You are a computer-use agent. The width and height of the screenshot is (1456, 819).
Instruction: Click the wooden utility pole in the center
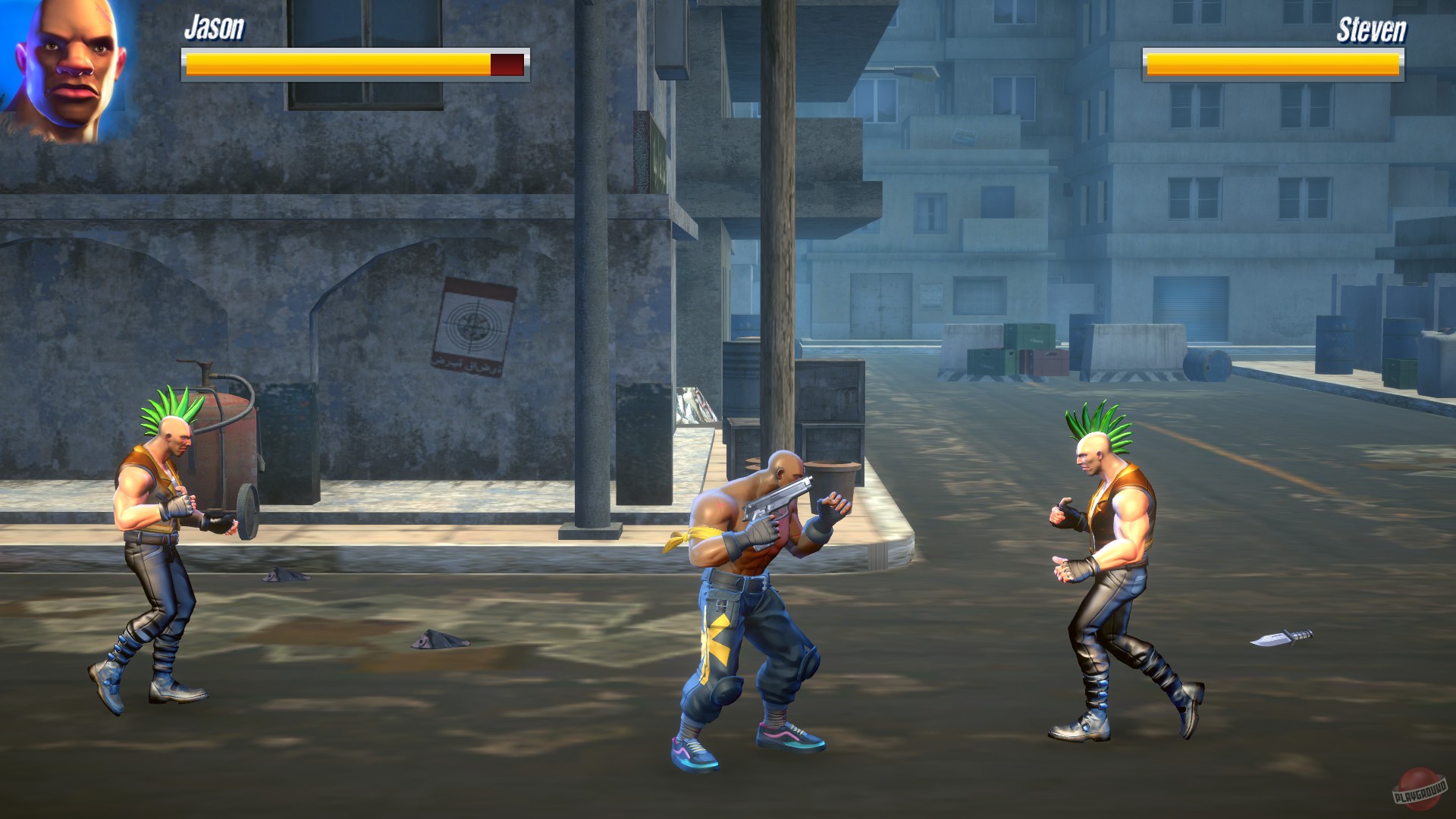tap(777, 227)
